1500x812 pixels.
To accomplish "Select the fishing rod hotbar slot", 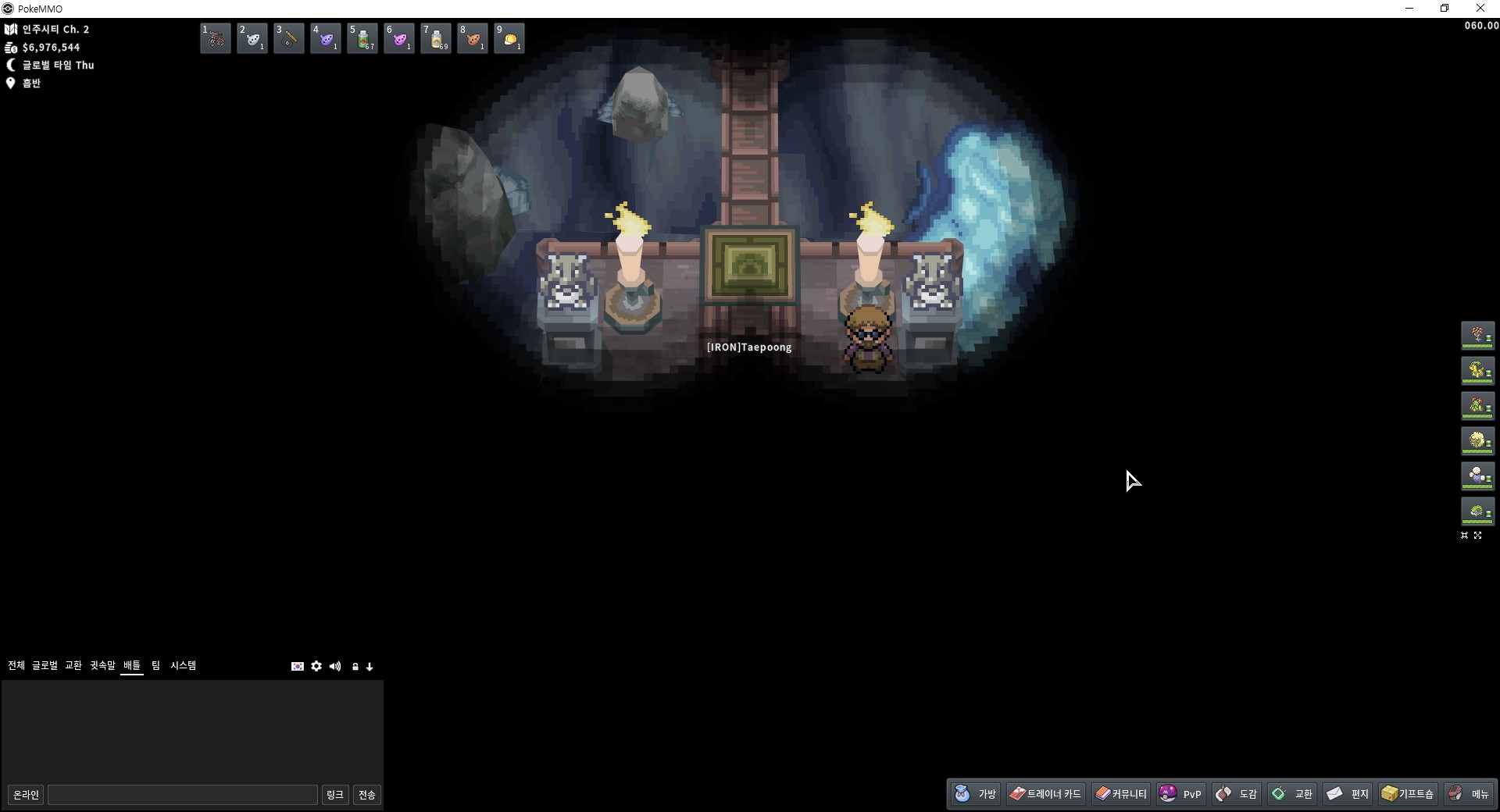I will [289, 38].
